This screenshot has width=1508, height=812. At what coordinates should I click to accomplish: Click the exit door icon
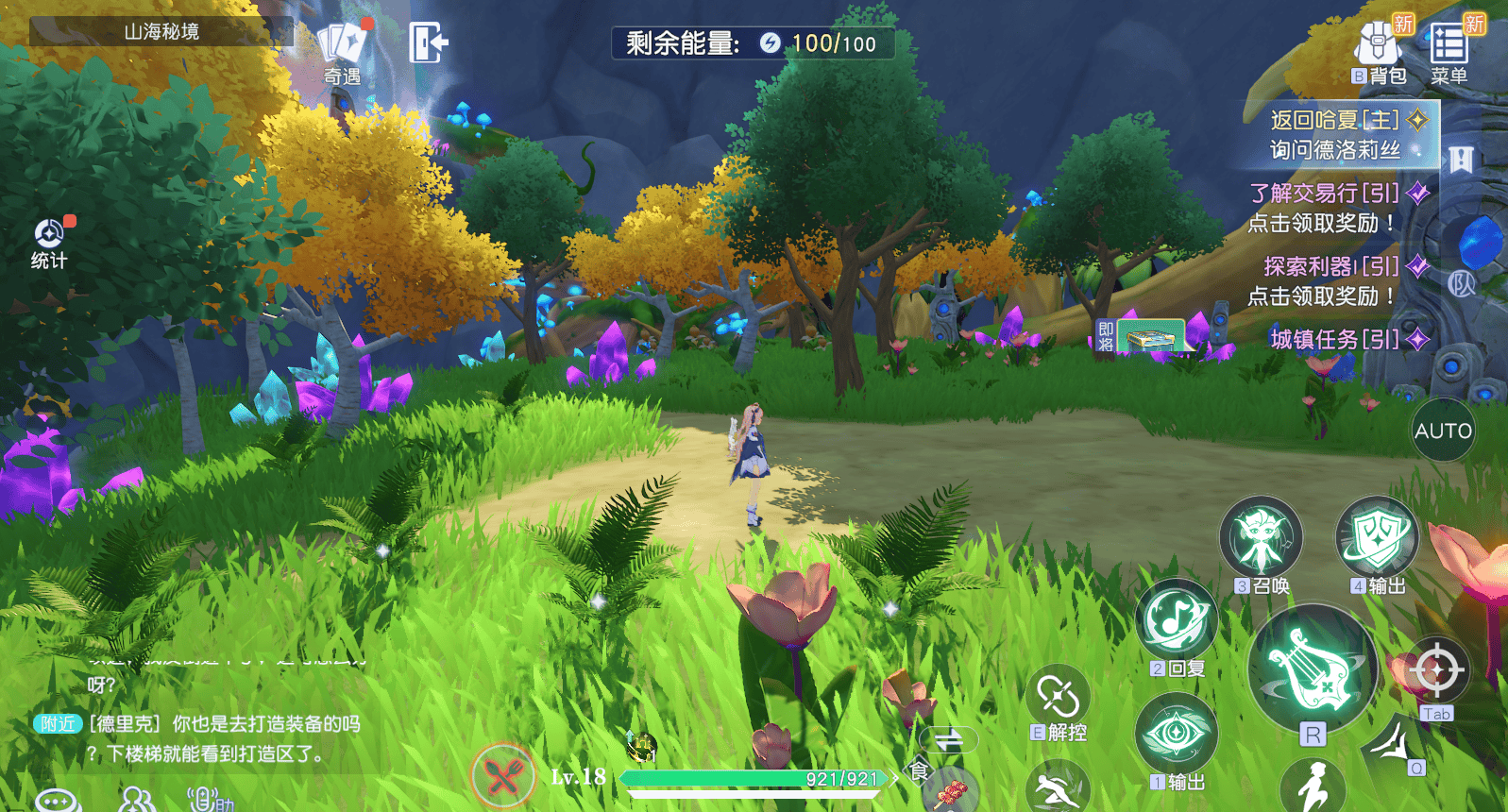[x=427, y=42]
